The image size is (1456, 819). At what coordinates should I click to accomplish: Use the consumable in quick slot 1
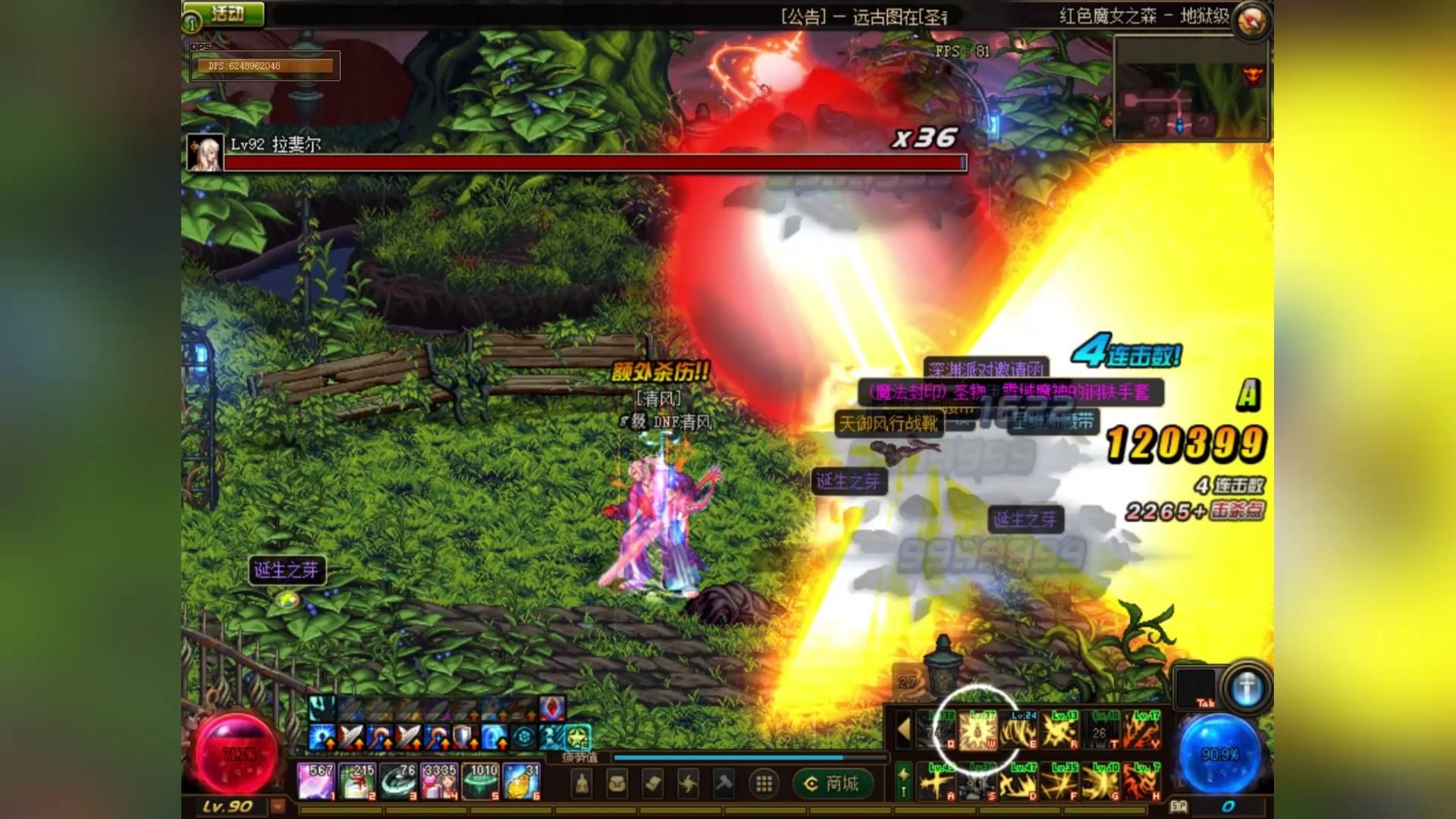point(316,781)
